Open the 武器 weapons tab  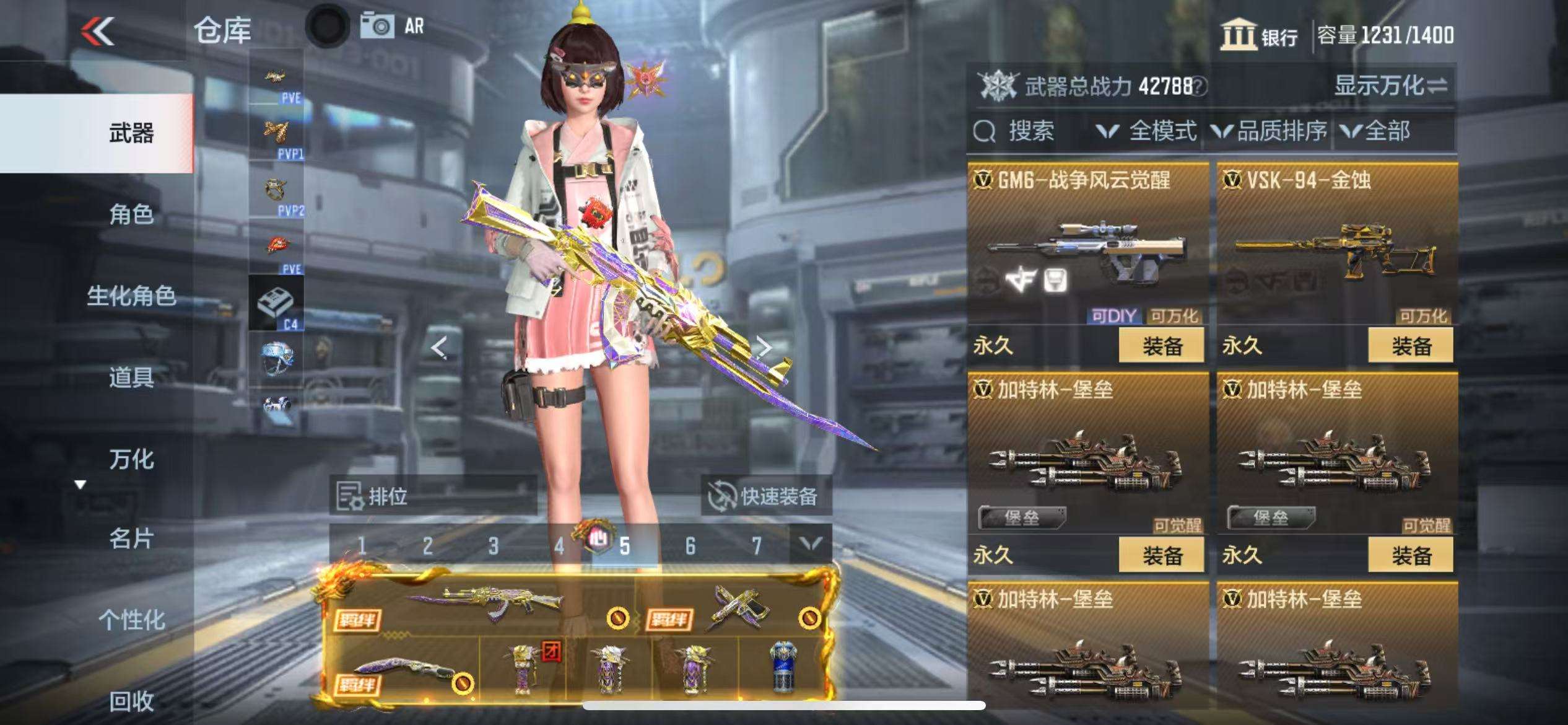[131, 133]
